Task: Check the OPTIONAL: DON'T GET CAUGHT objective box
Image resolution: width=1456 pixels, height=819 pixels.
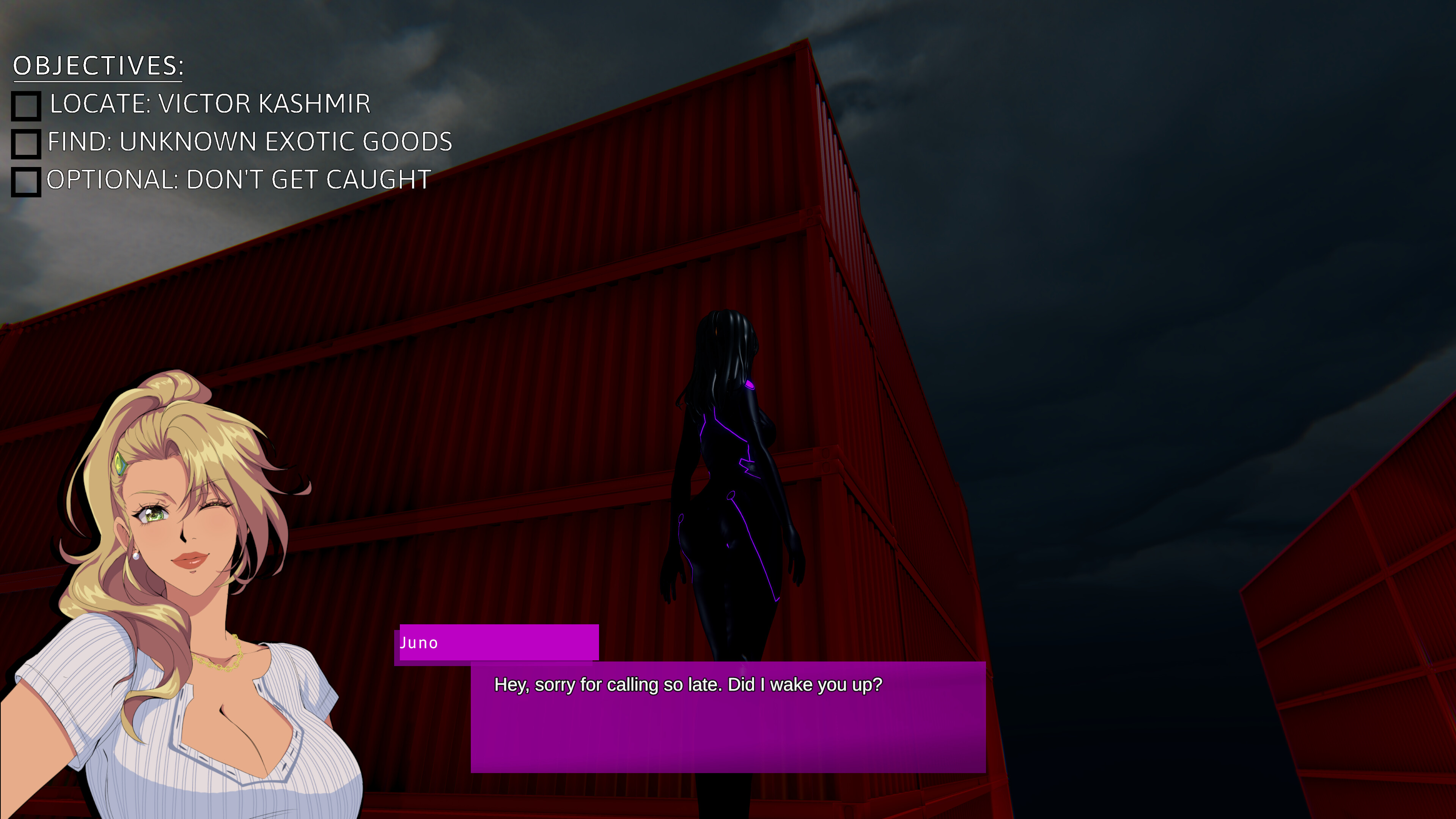Action: point(27,182)
